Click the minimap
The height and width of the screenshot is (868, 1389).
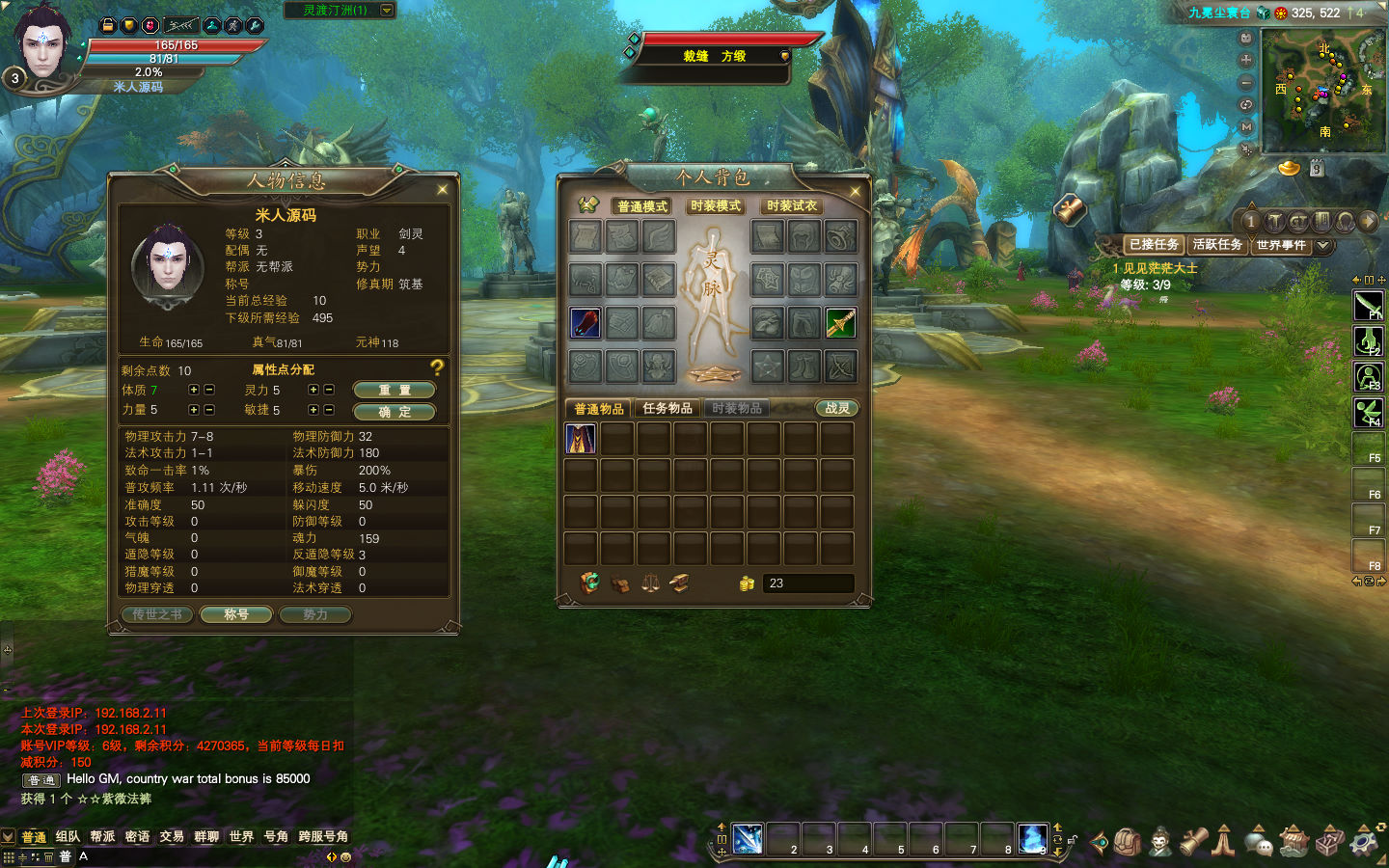(x=1322, y=90)
